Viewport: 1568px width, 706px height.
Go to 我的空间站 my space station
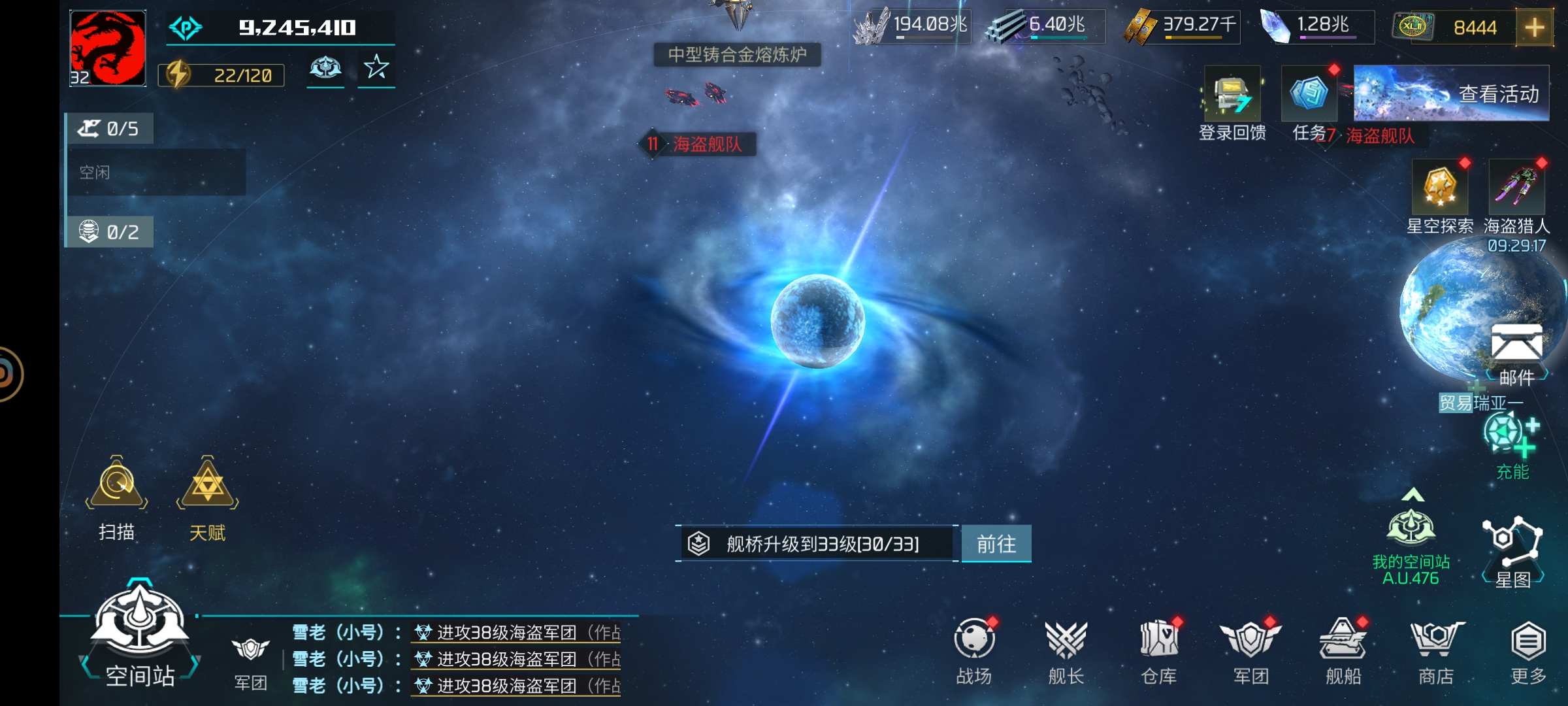[x=1411, y=529]
